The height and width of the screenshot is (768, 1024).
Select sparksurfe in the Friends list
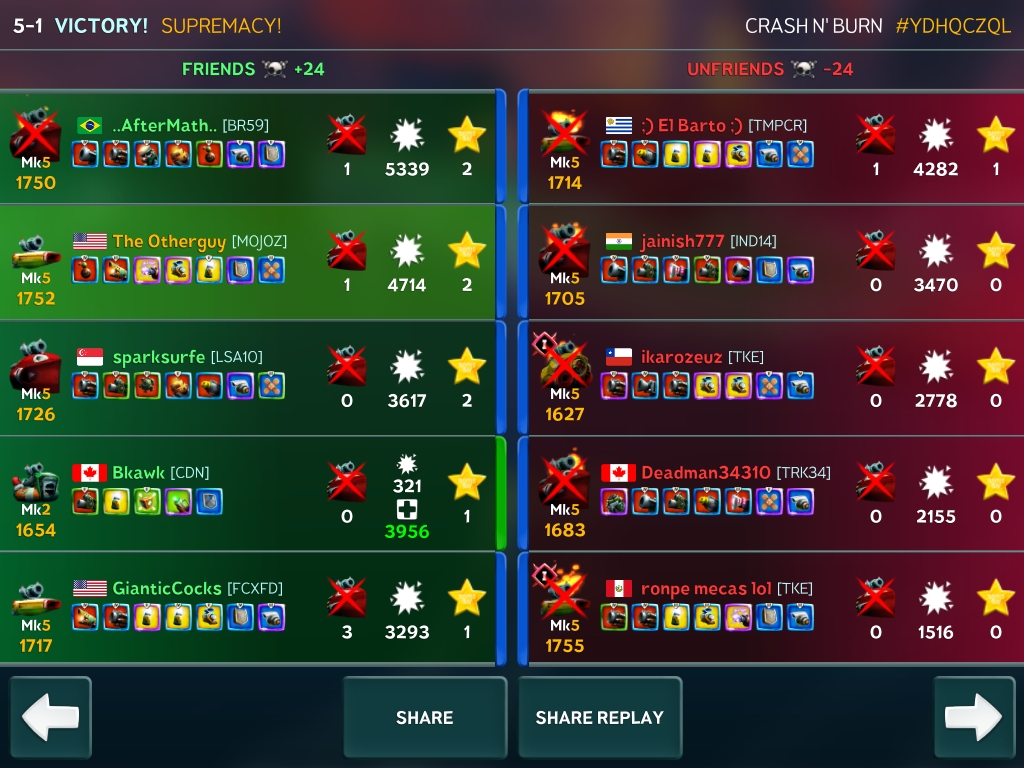250,378
